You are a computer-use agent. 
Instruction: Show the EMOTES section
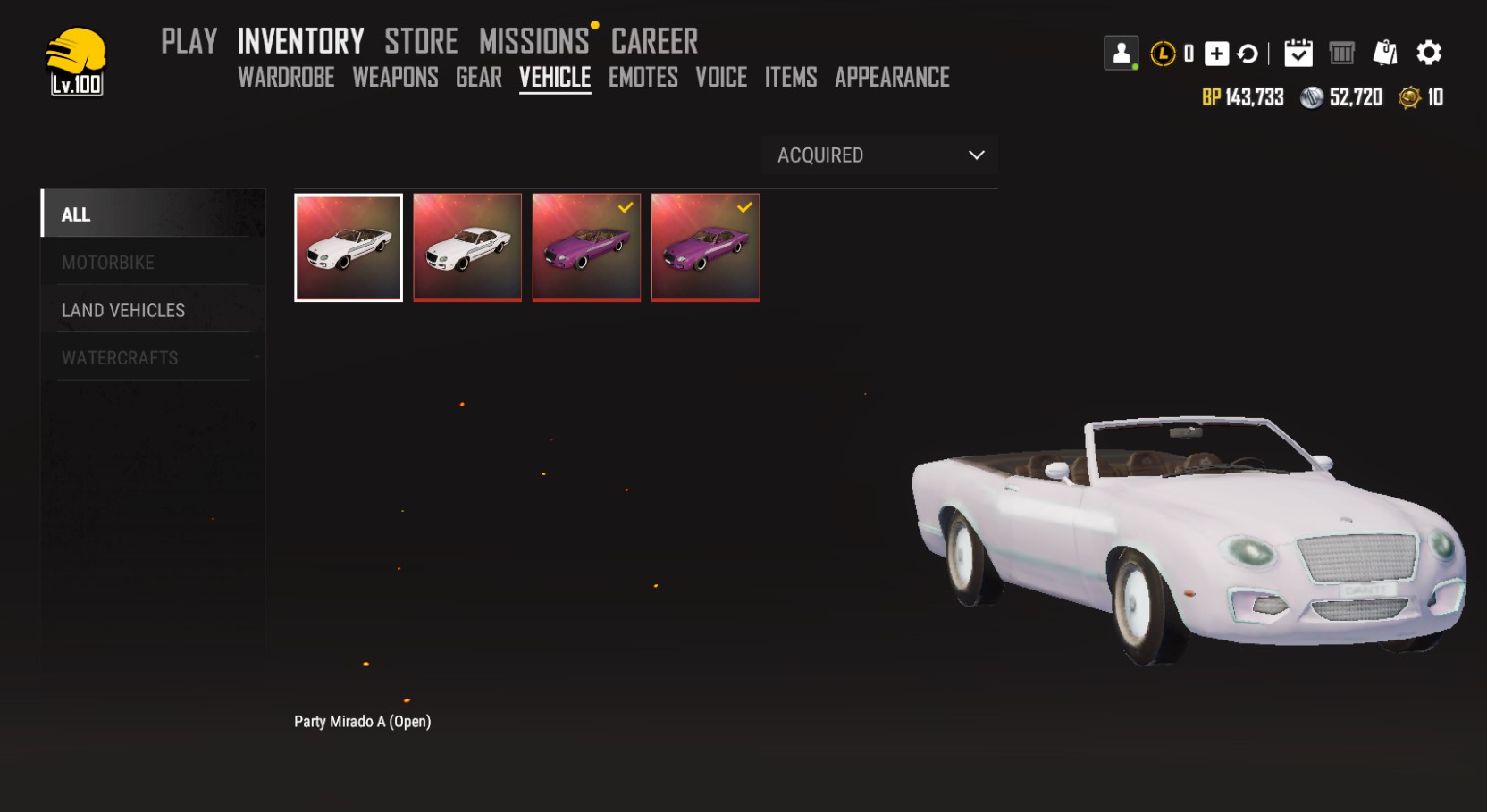click(643, 78)
